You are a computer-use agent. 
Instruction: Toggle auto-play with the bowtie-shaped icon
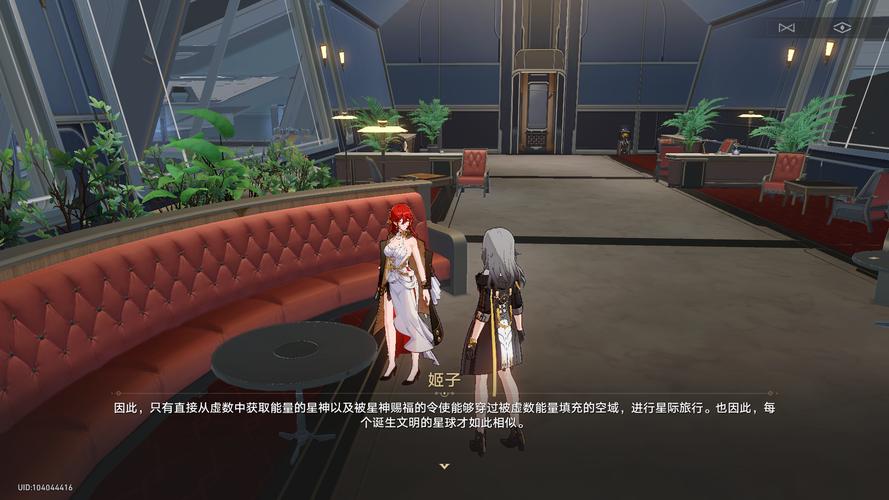pyautogui.click(x=786, y=27)
